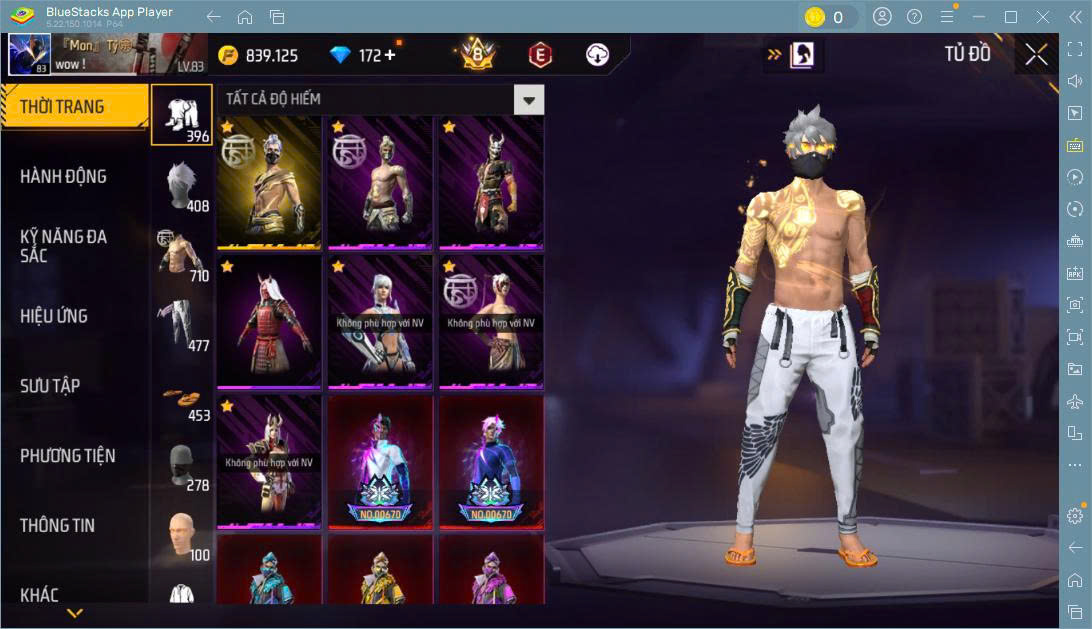Select the gold-background masked outfit thumbnail

click(269, 182)
